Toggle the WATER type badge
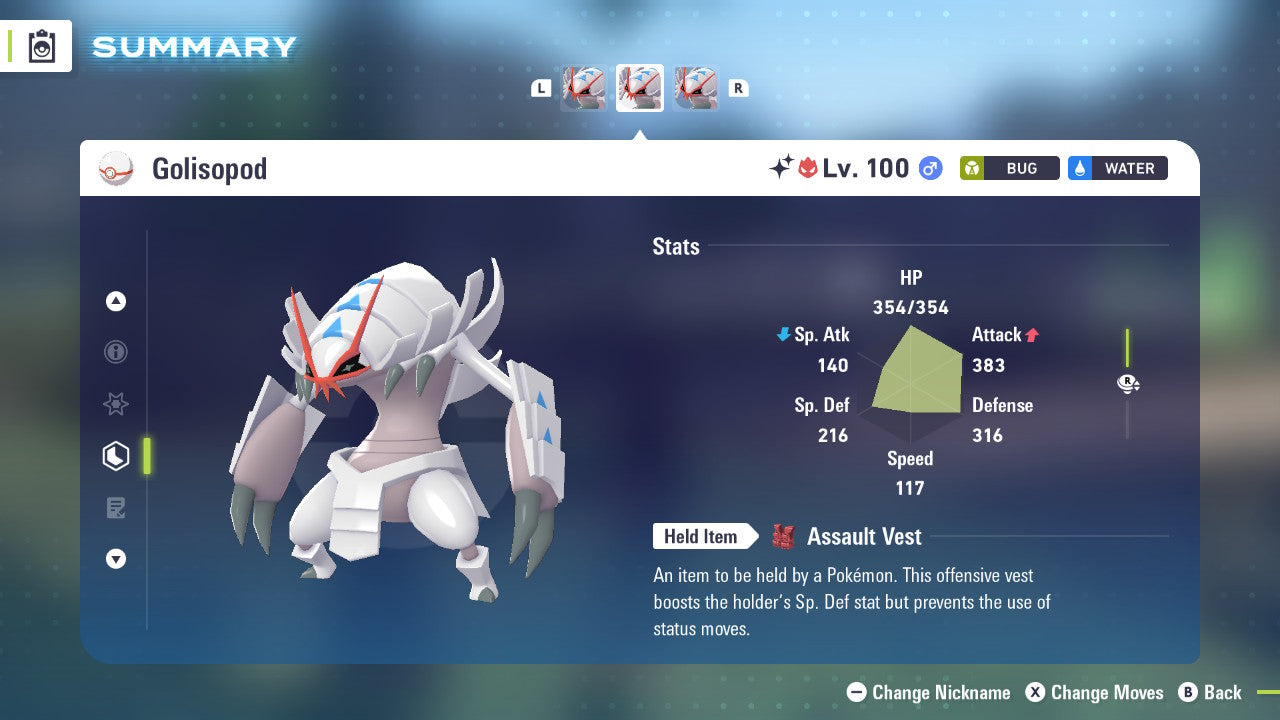The width and height of the screenshot is (1280, 720). [x=1117, y=168]
